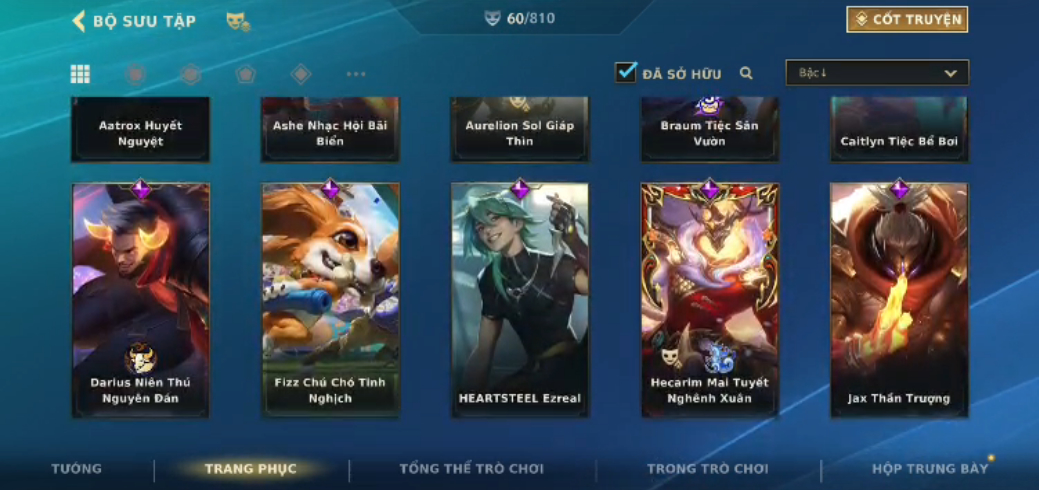Viewport: 1039px width, 490px height.
Task: Open Hecarim Mai Tuyết Nghênh Xuân skin
Action: click(x=709, y=299)
